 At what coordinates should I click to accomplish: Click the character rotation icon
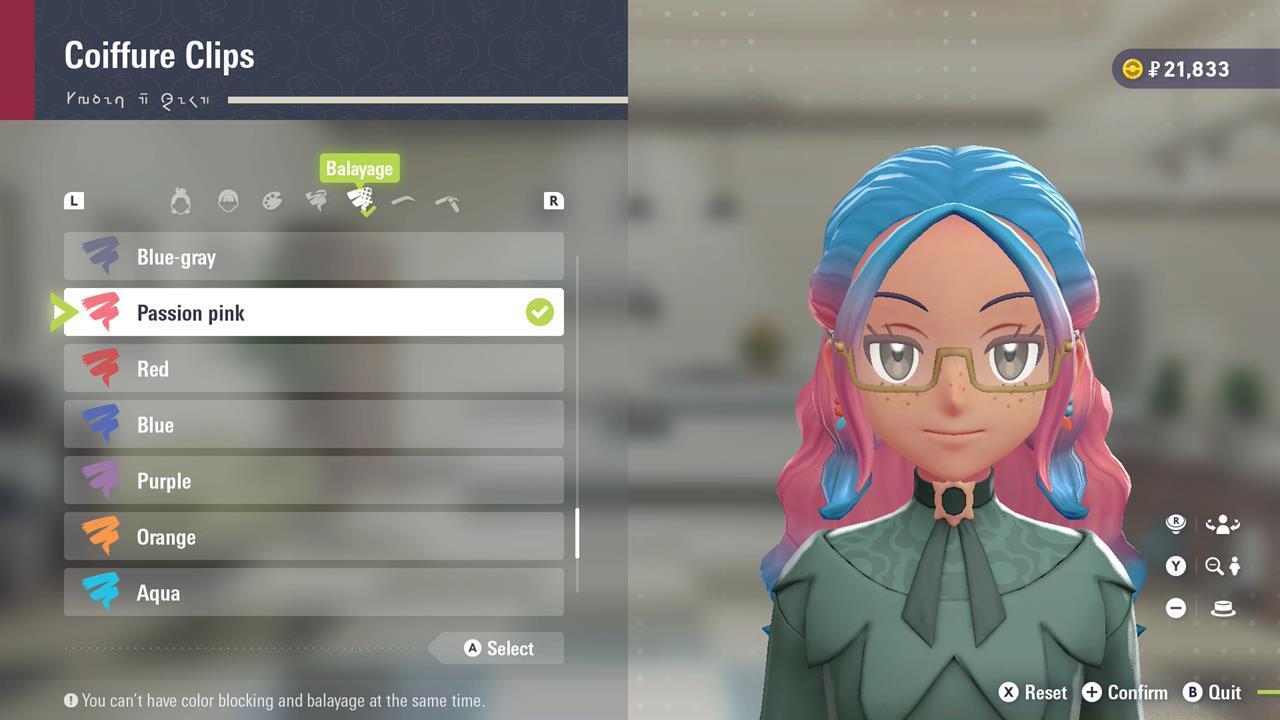(x=1223, y=523)
